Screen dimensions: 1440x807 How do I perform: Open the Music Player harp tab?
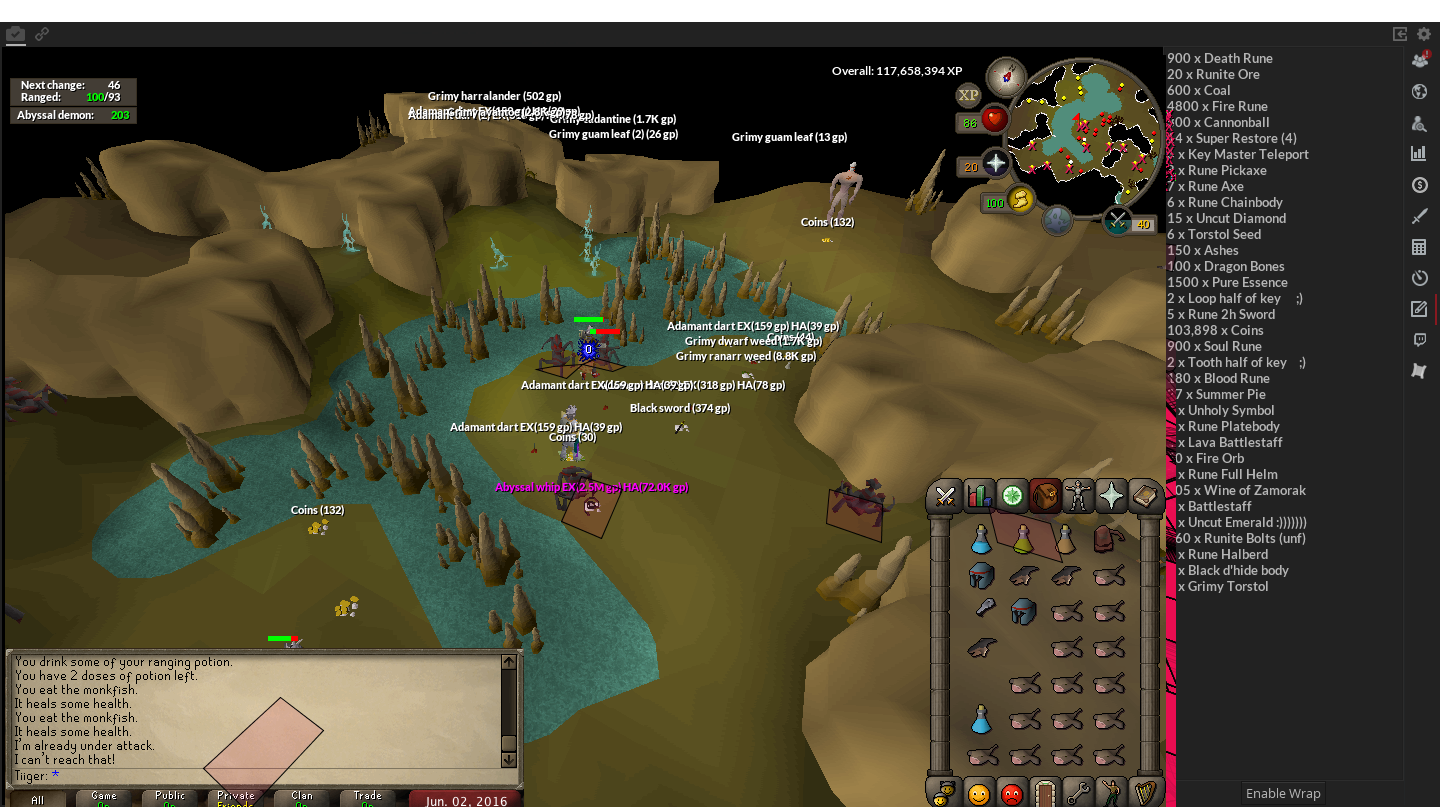[1144, 794]
